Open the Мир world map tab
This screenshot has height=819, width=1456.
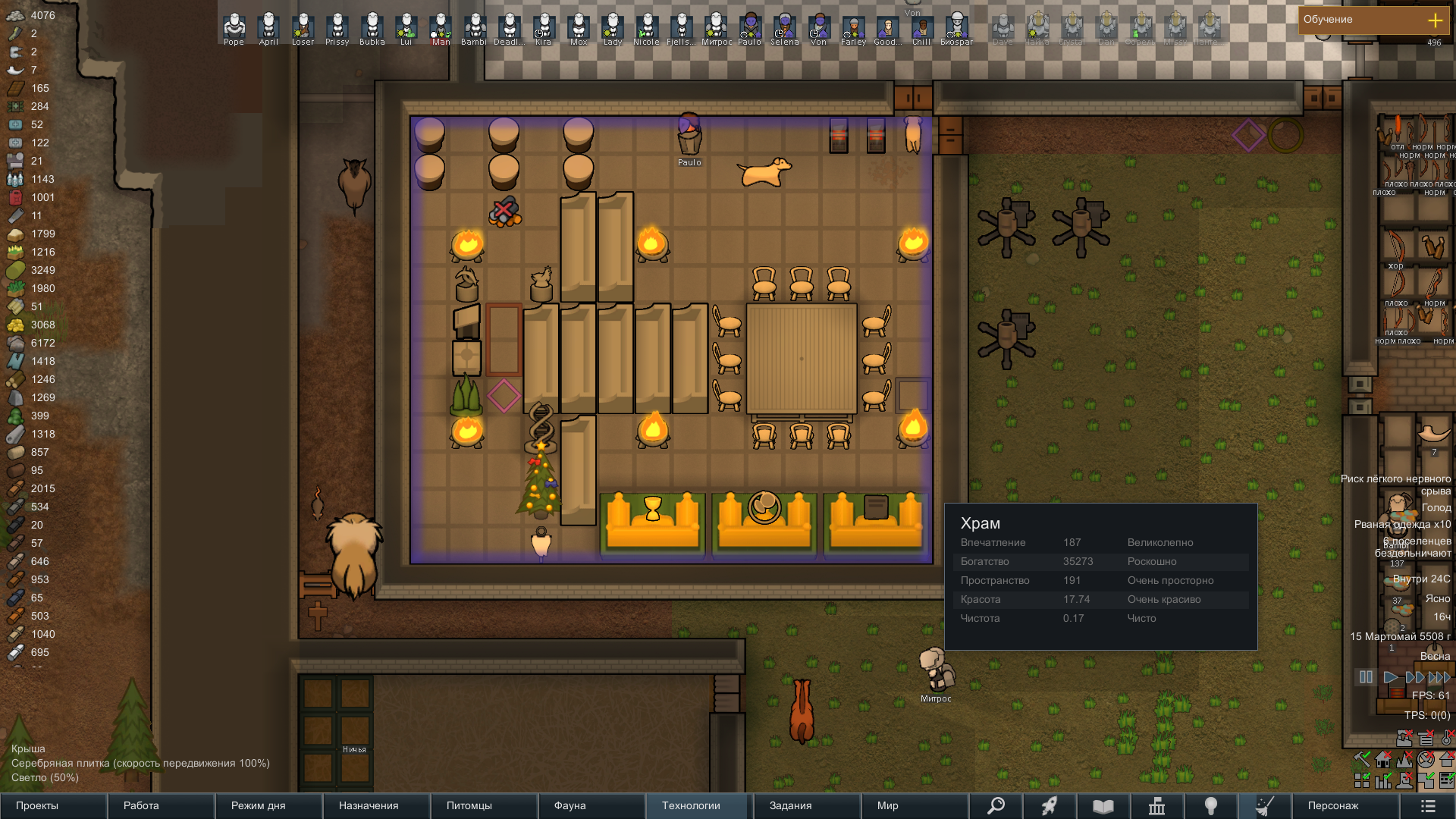915,805
